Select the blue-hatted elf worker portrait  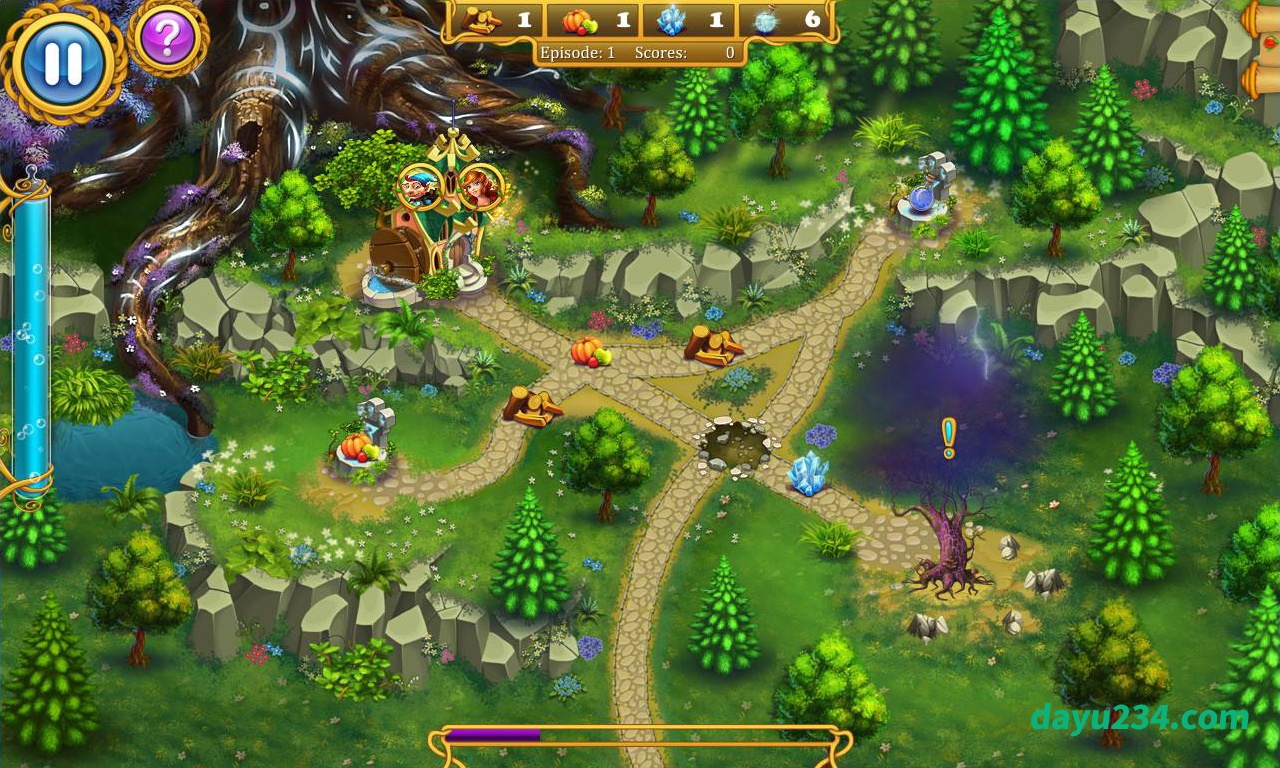[x=420, y=186]
